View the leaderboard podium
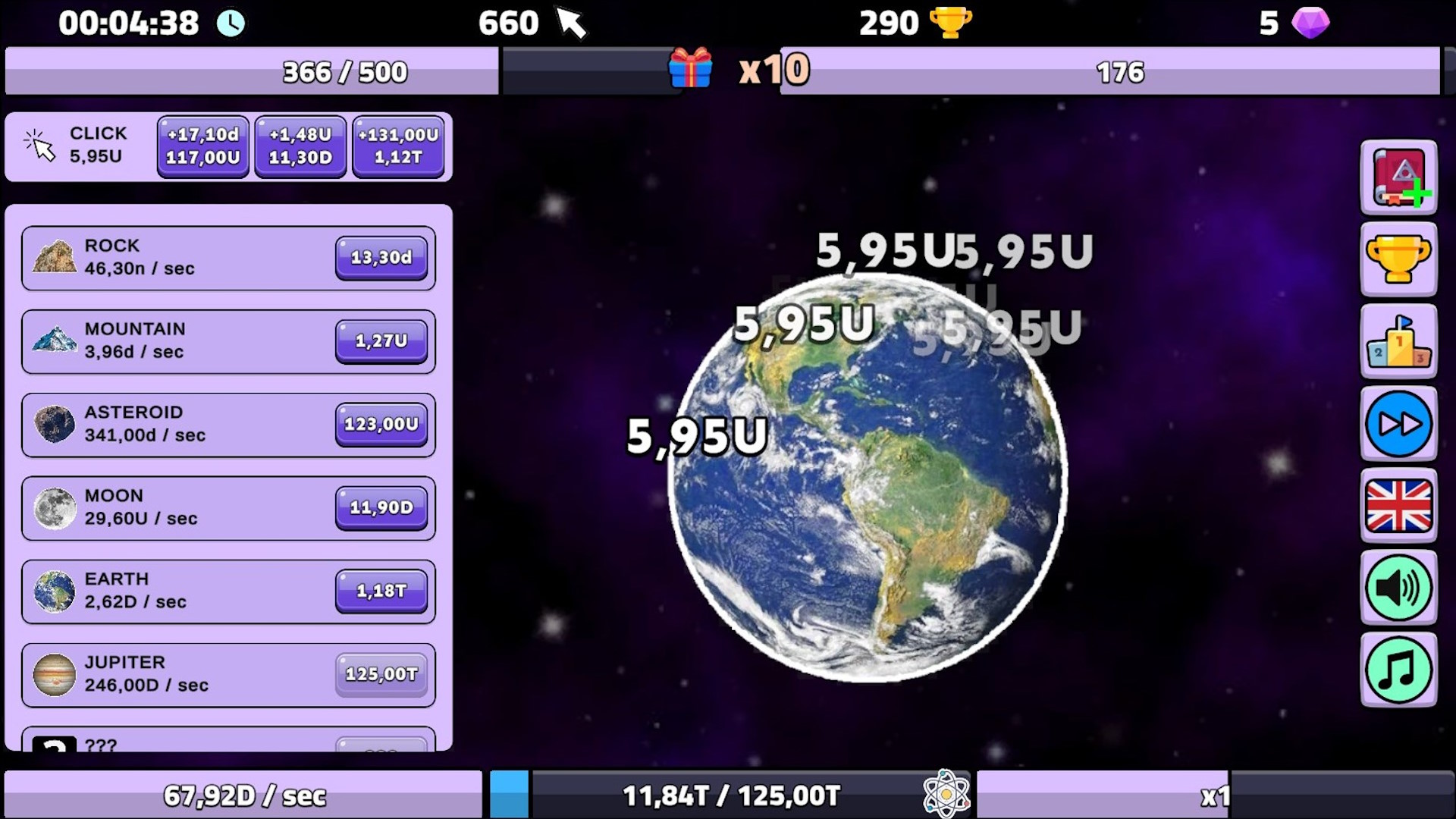 (1399, 343)
